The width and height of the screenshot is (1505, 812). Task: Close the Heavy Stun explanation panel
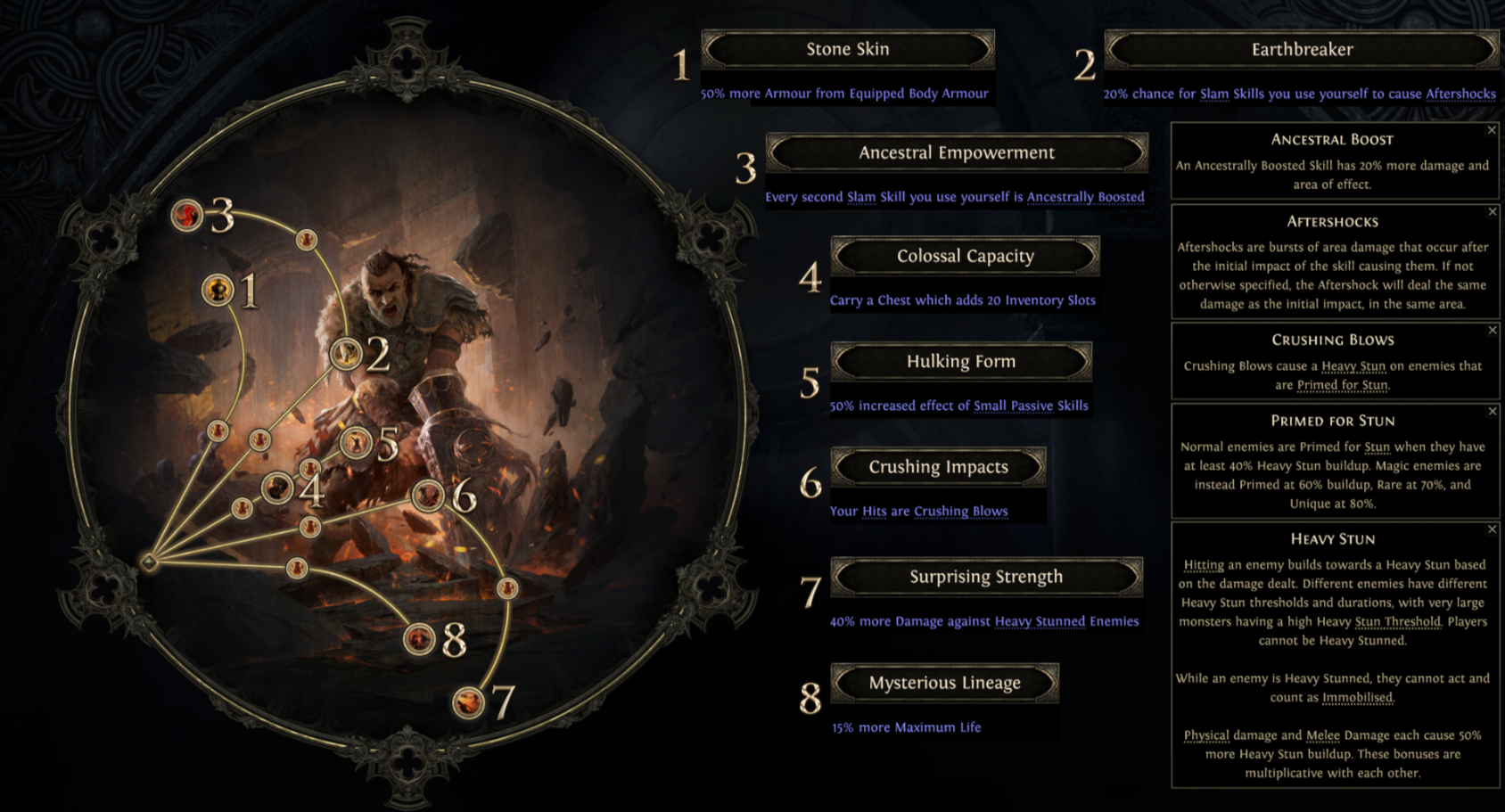click(1492, 529)
